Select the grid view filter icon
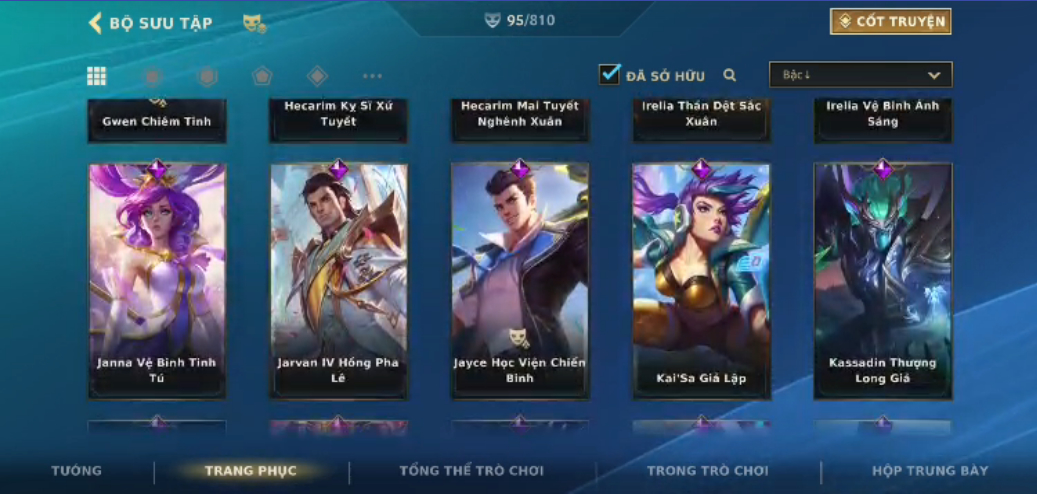 click(97, 76)
